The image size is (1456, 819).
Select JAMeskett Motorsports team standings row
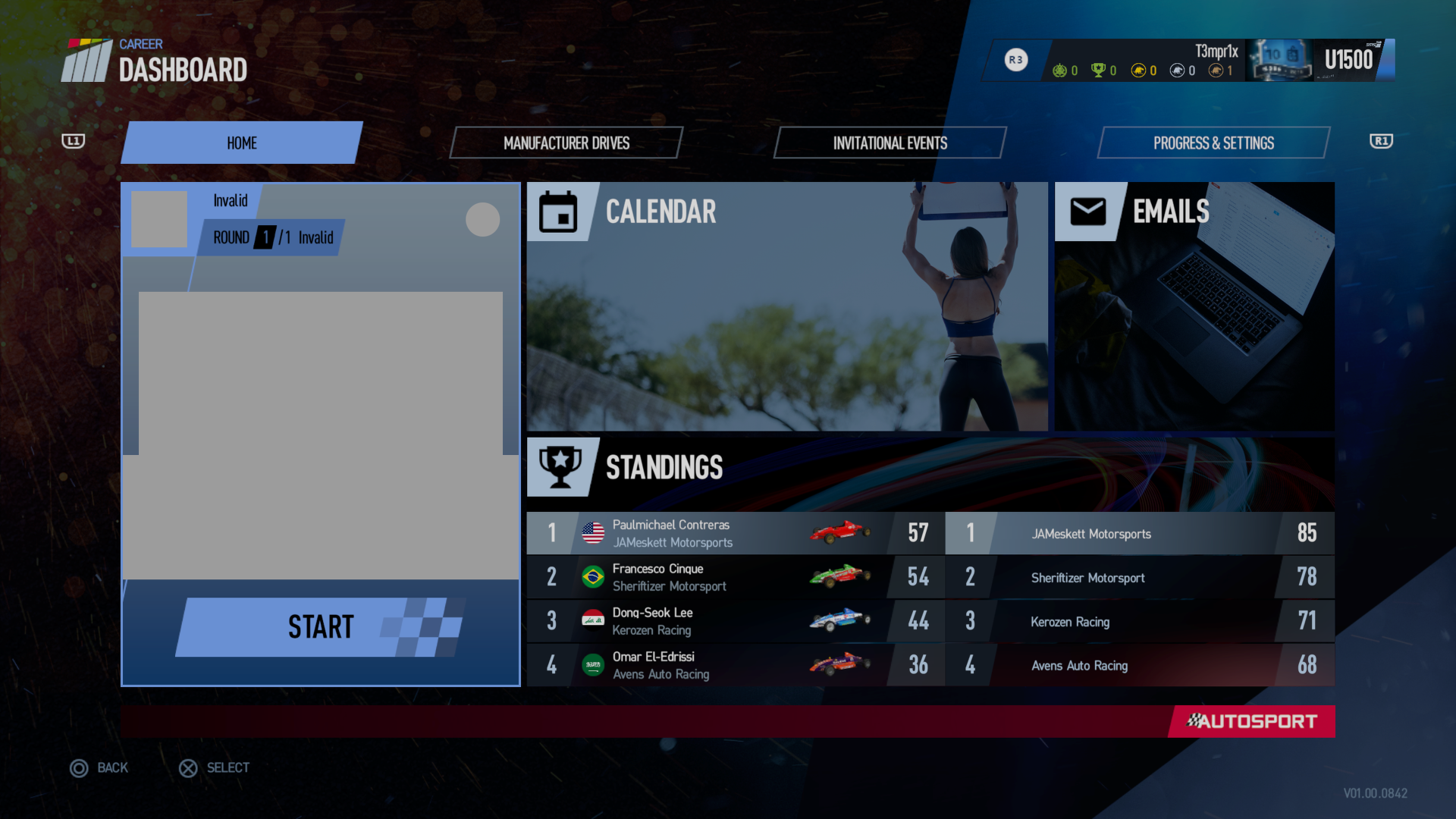coord(1139,533)
